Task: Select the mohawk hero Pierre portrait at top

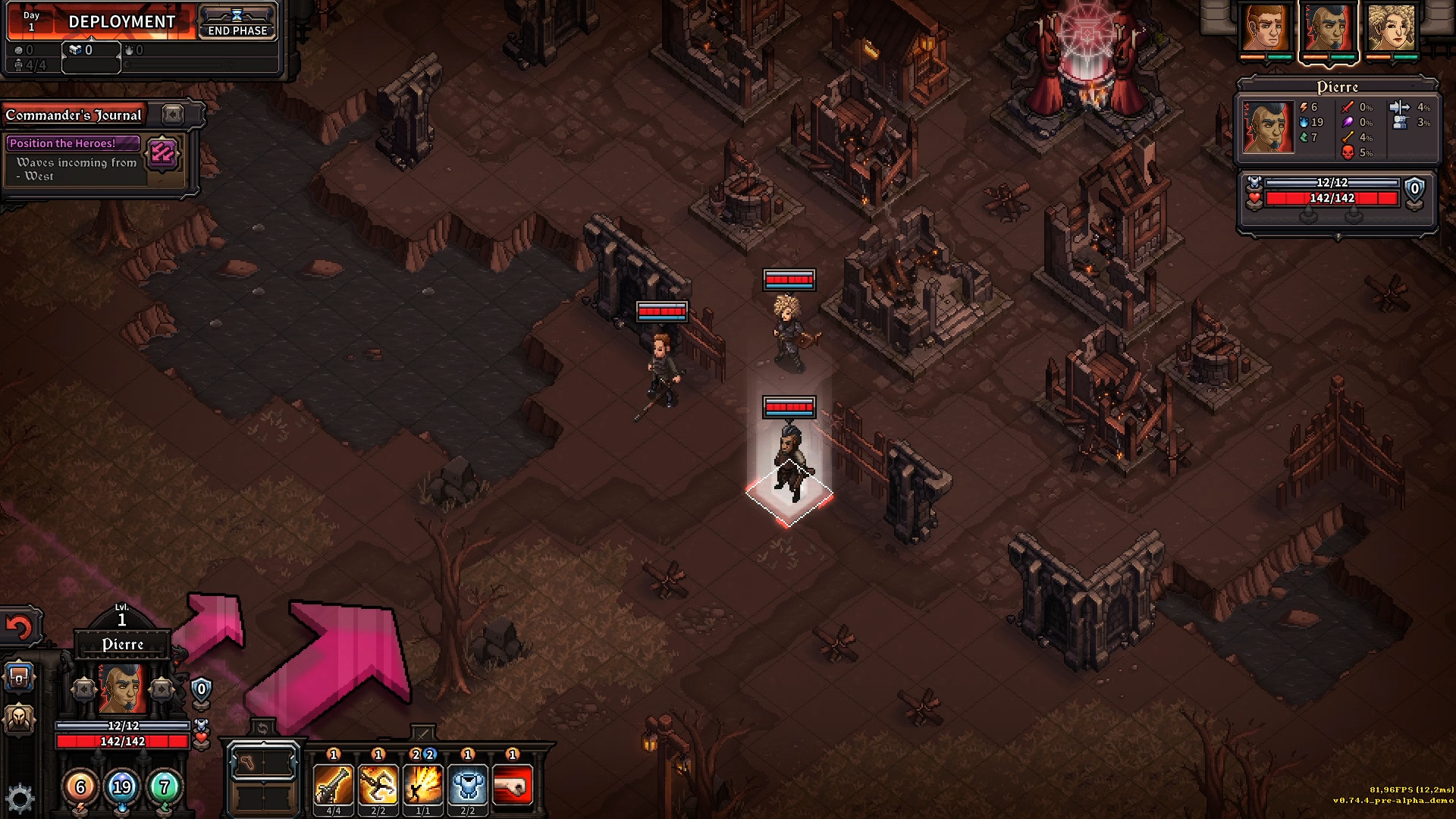Action: [1329, 29]
